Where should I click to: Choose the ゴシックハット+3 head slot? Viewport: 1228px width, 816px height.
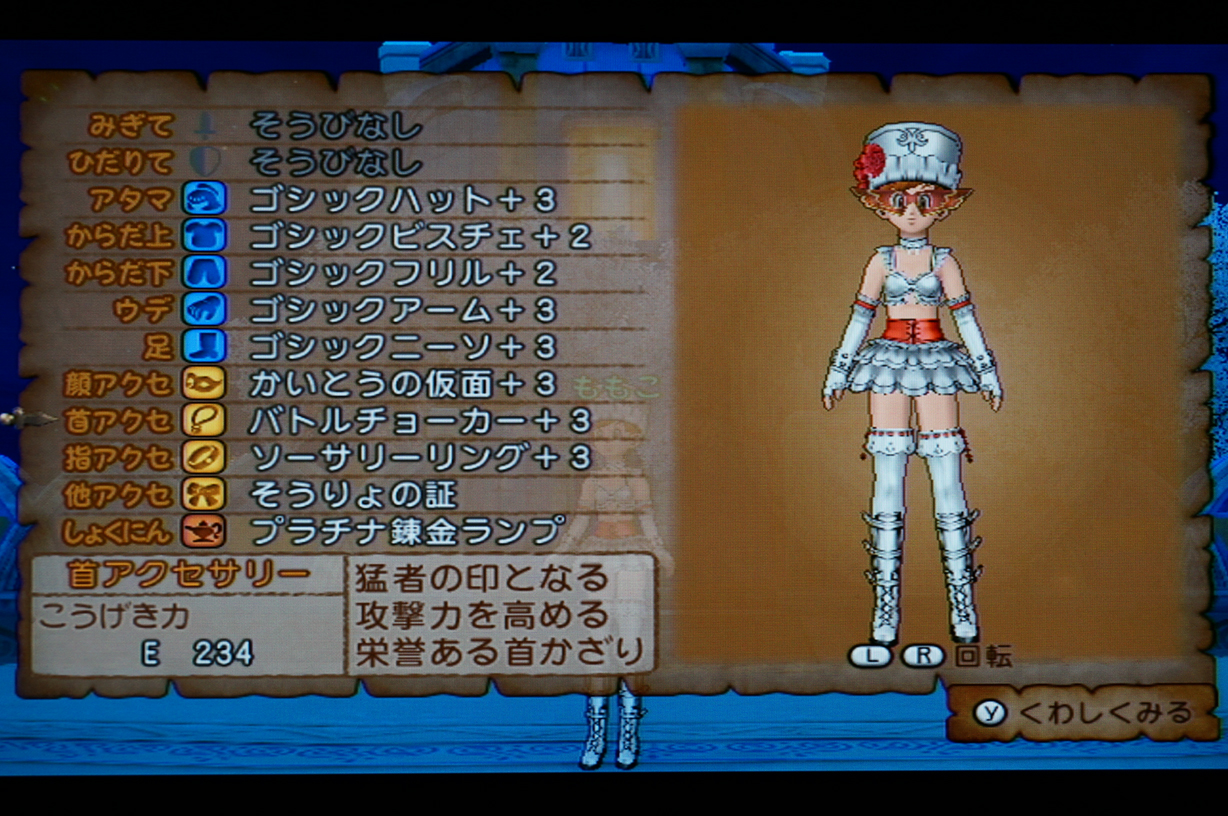401,199
